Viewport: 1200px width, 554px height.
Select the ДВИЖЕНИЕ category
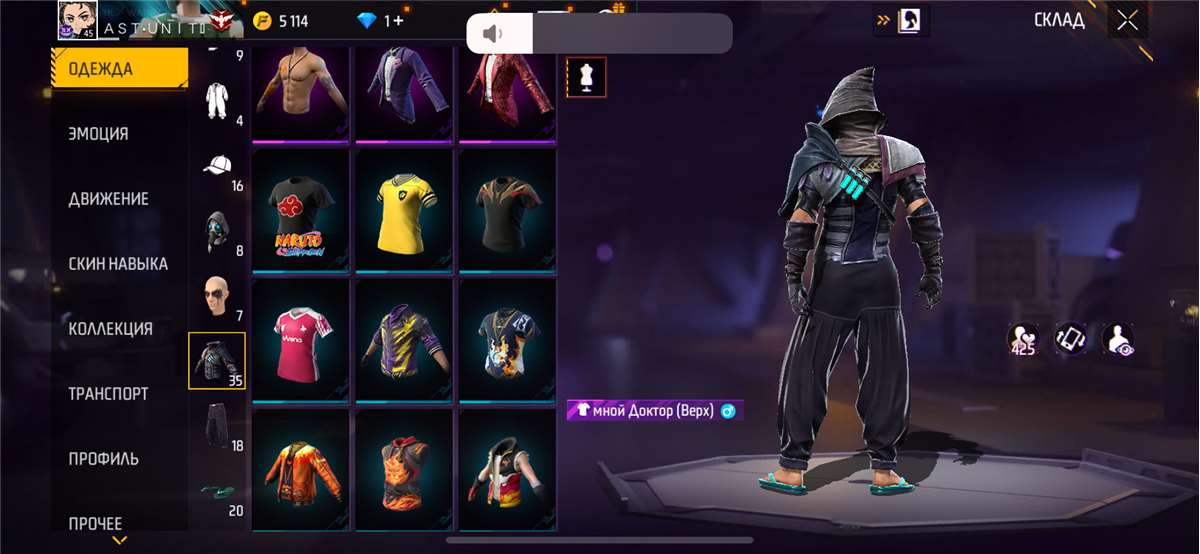point(108,199)
